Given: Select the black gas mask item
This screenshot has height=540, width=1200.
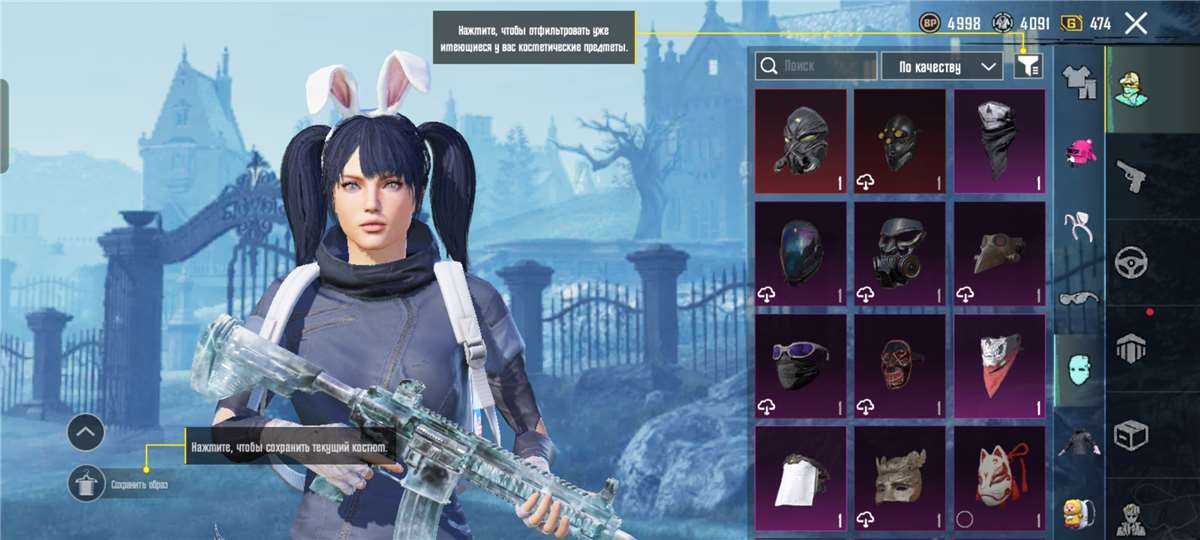Looking at the screenshot, I should coord(899,252).
